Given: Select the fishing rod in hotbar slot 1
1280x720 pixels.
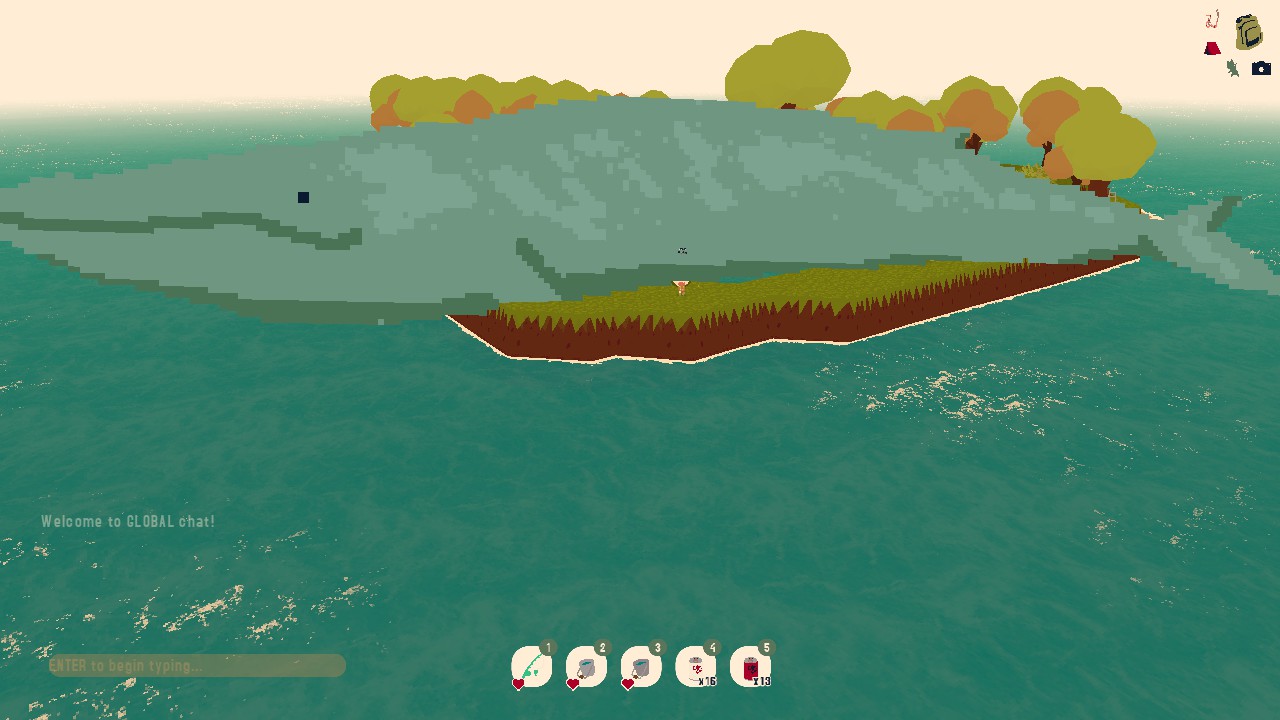Looking at the screenshot, I should pos(531,667).
